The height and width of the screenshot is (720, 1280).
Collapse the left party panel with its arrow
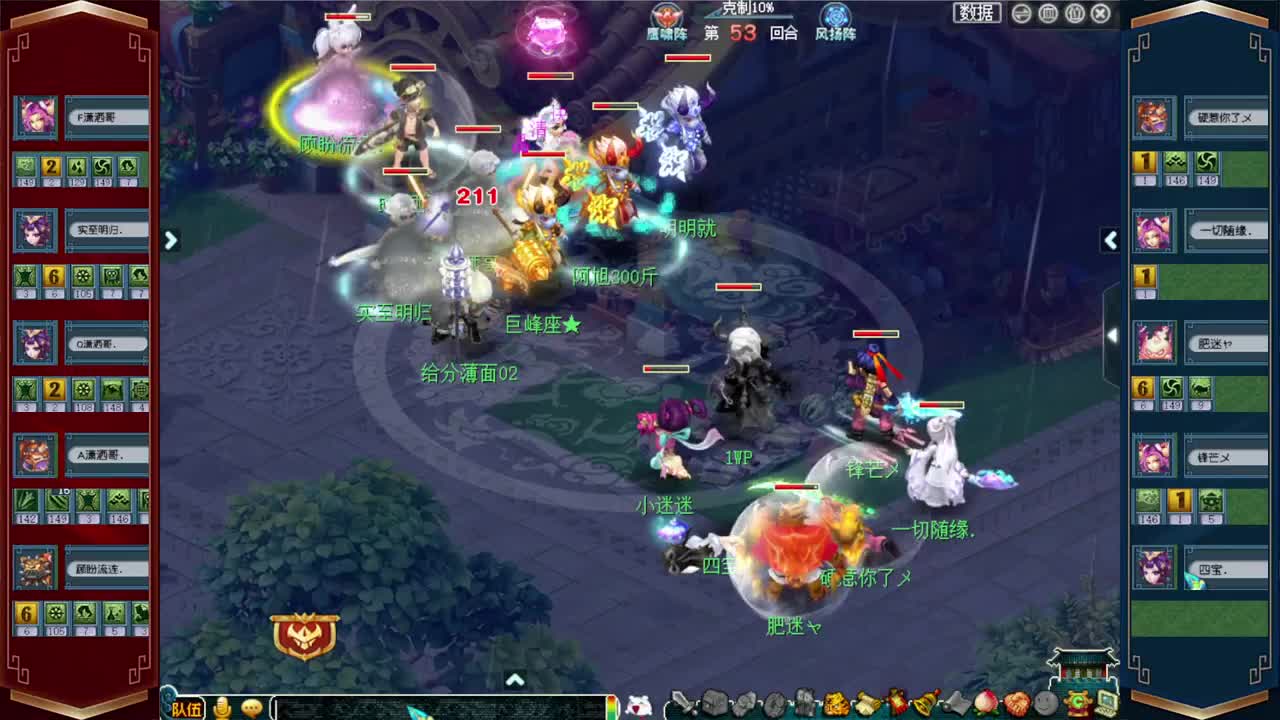point(170,240)
